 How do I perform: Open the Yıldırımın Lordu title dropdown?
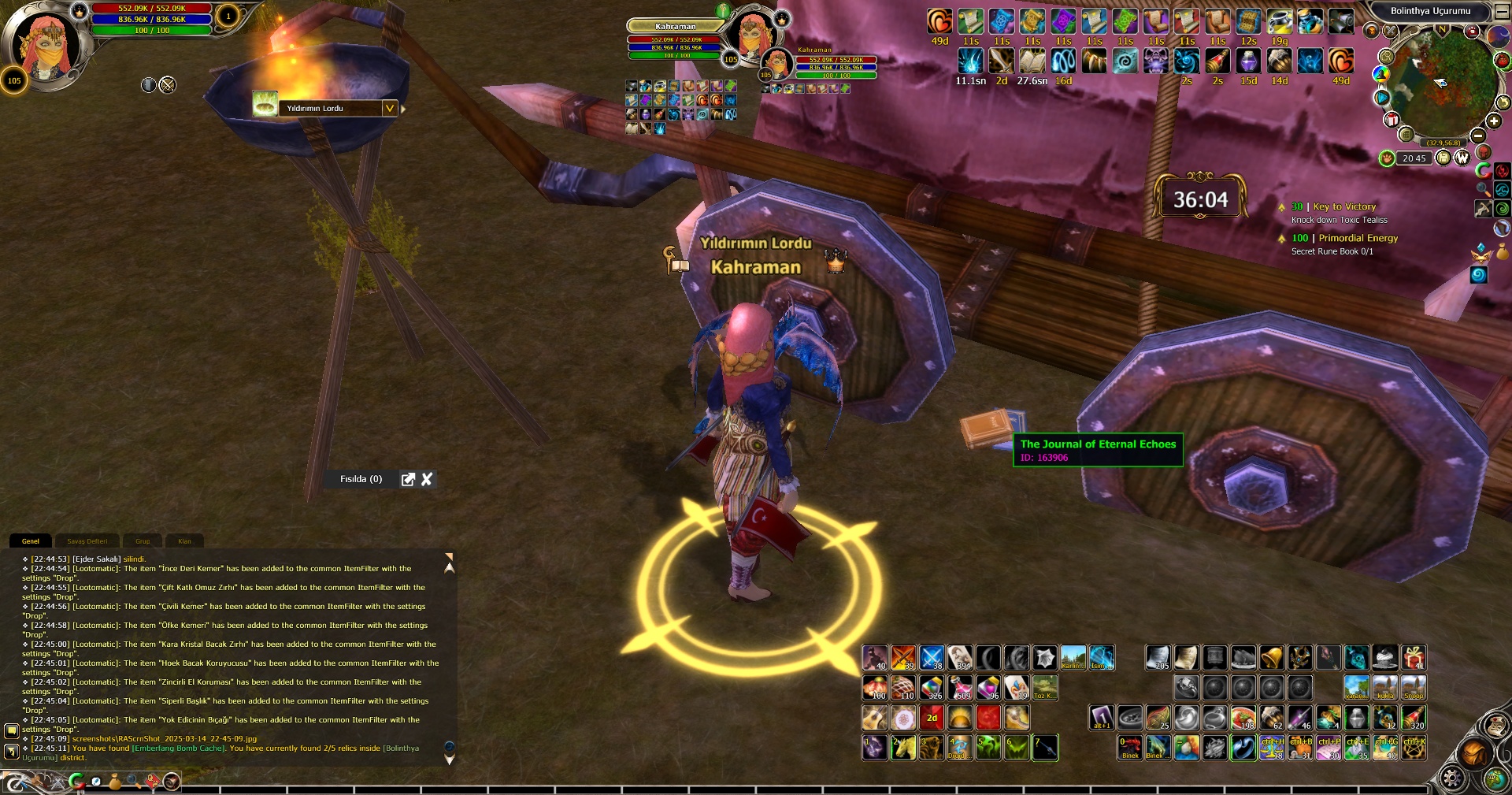click(x=389, y=108)
